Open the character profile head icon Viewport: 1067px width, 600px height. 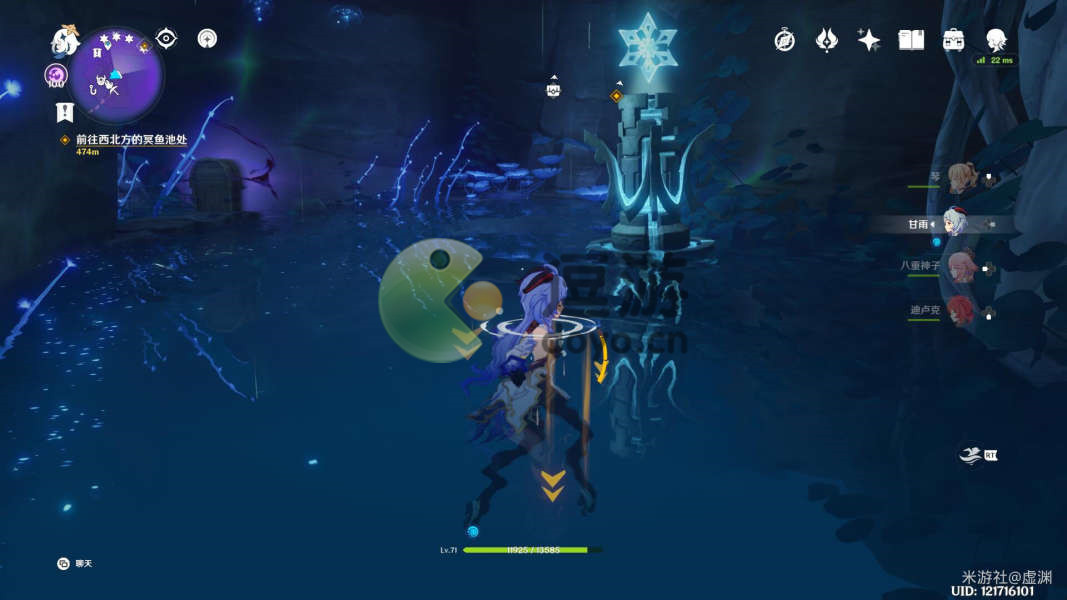[x=996, y=40]
